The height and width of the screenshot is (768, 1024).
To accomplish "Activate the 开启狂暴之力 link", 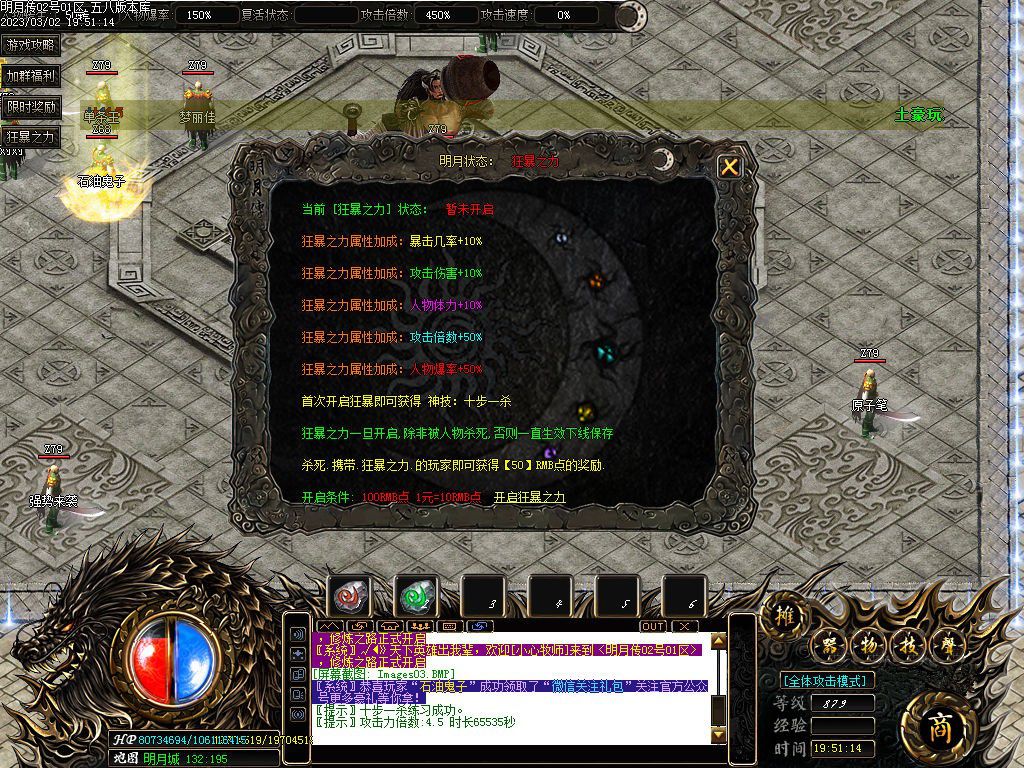I will tap(529, 497).
